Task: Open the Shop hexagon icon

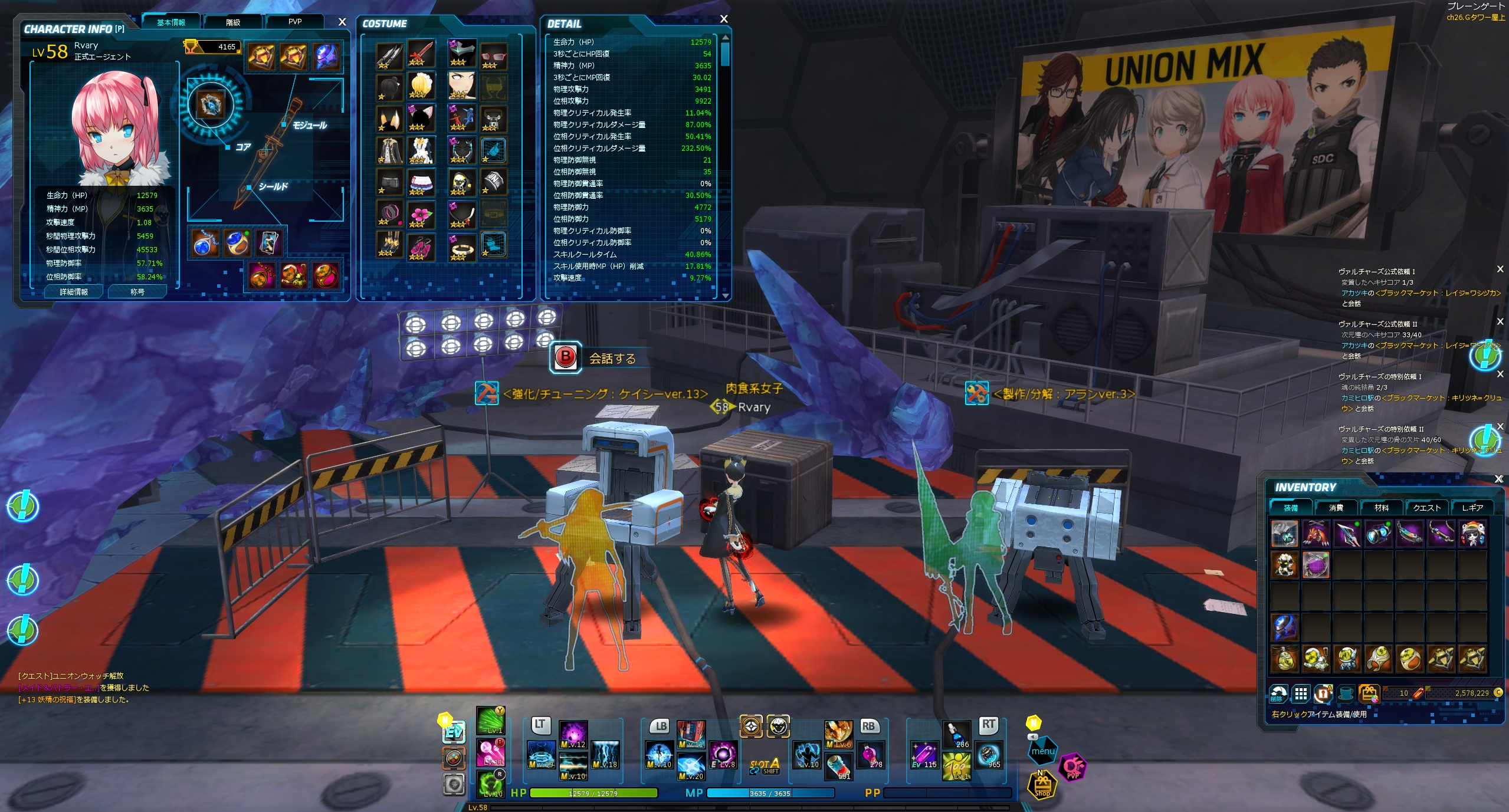Action: coord(1042,785)
